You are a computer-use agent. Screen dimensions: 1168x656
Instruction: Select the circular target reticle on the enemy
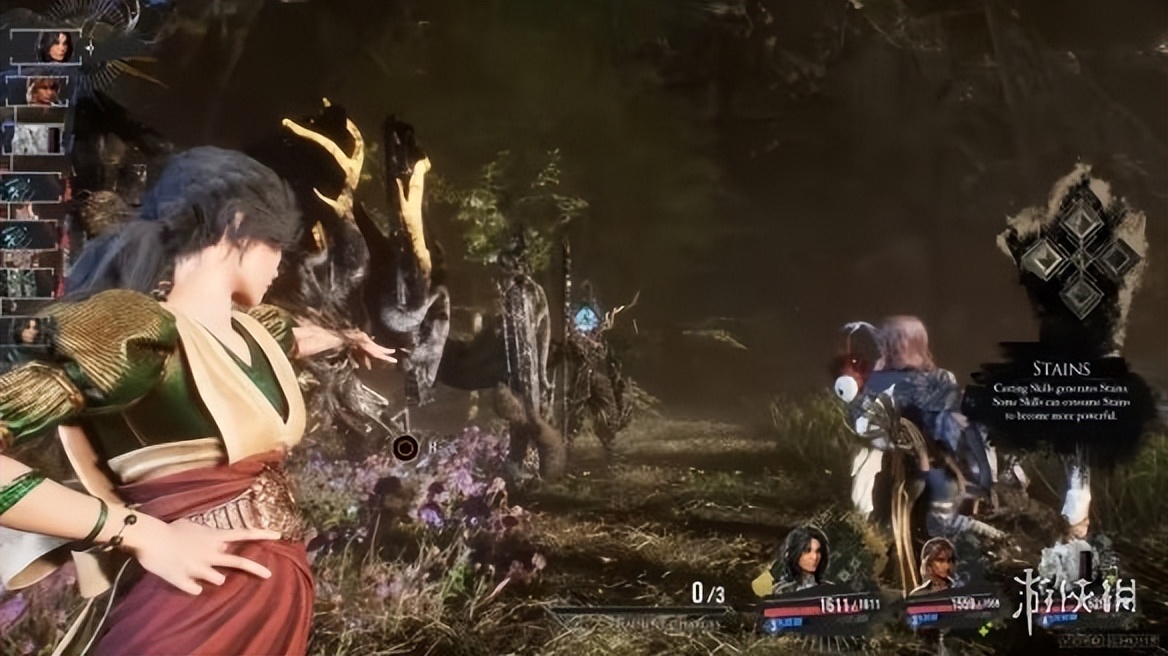405,447
